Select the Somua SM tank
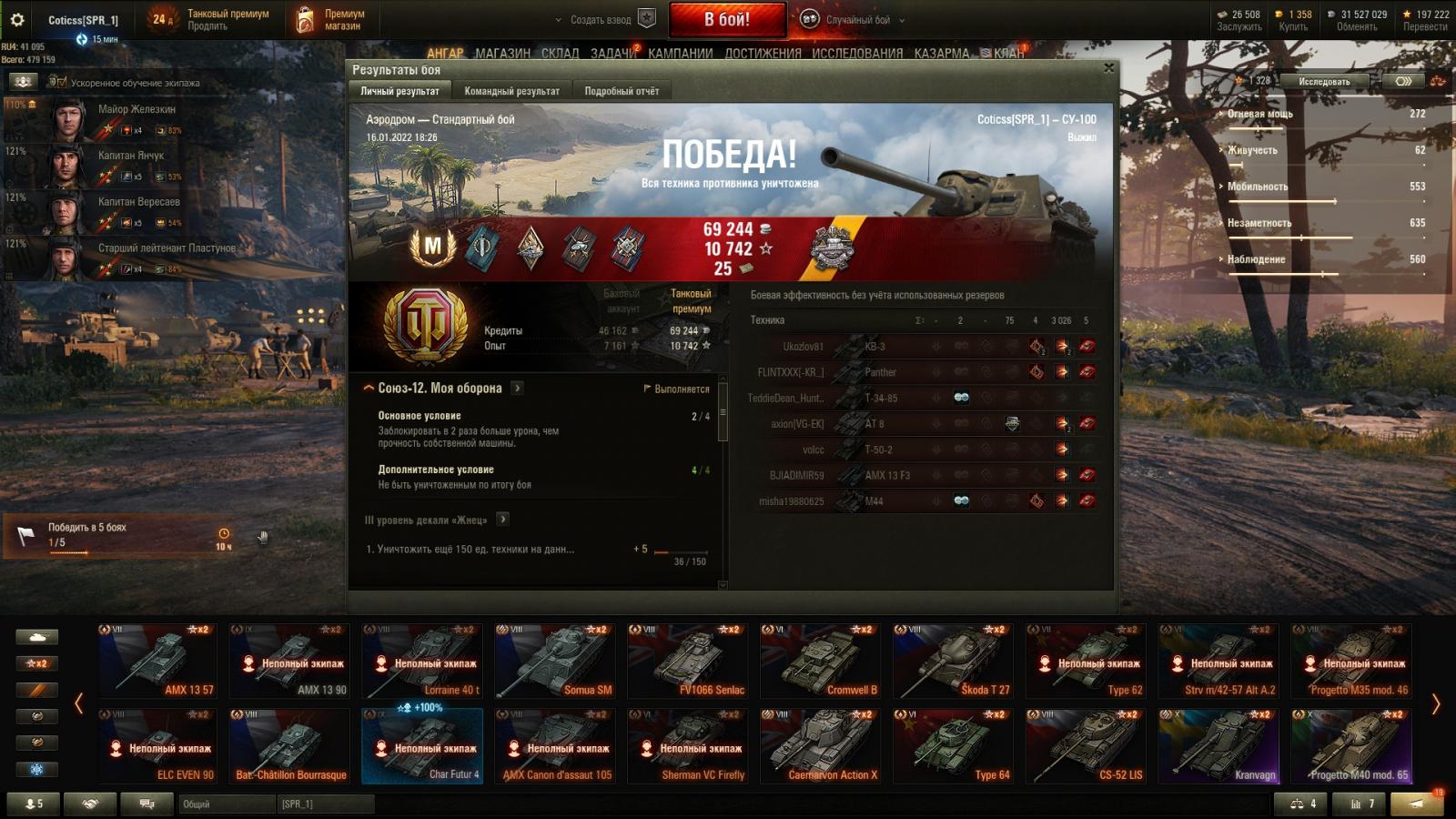 point(555,662)
